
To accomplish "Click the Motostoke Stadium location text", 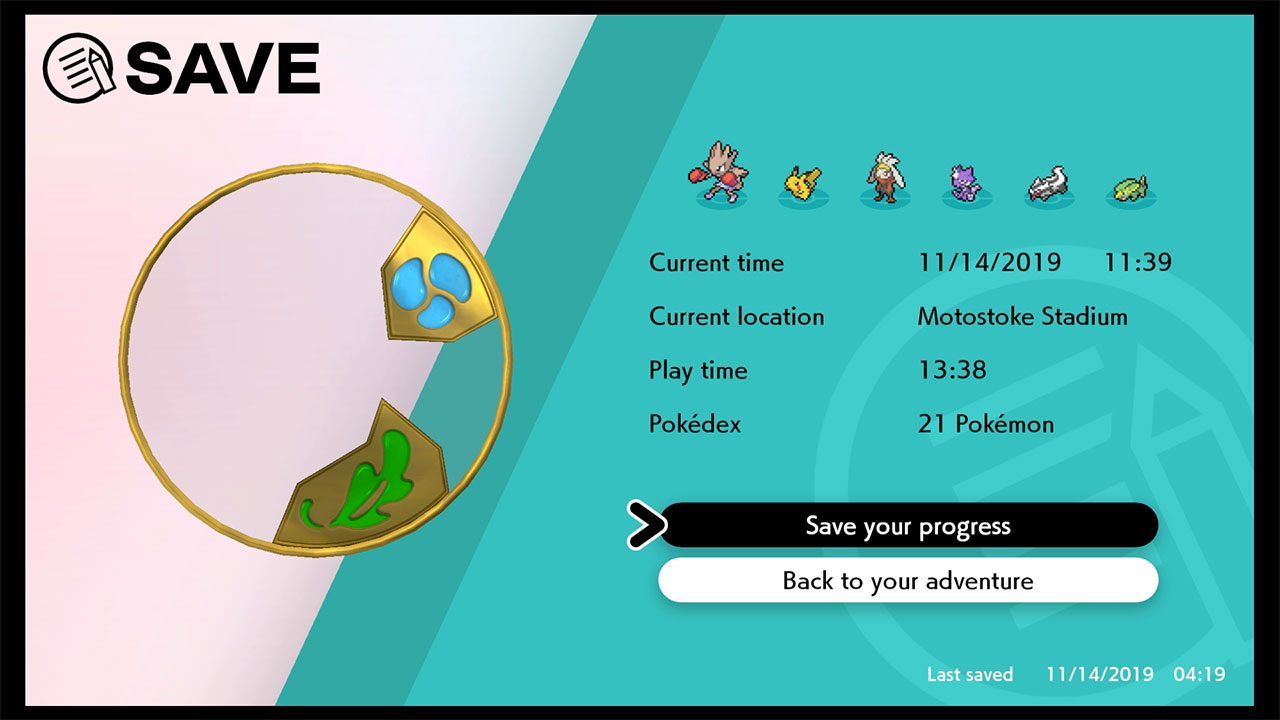I will pos(1023,316).
